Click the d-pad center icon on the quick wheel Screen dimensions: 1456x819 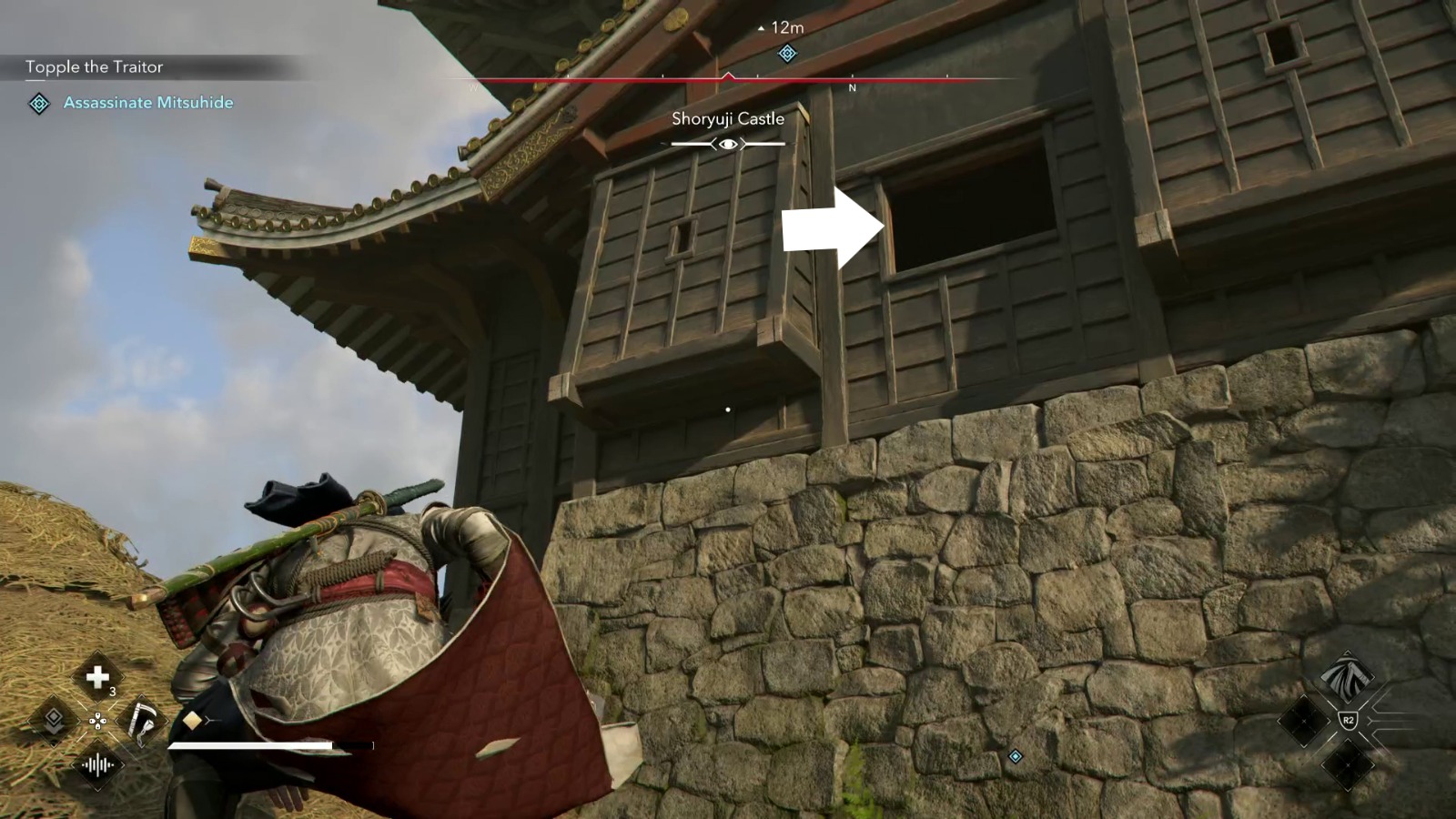(98, 721)
